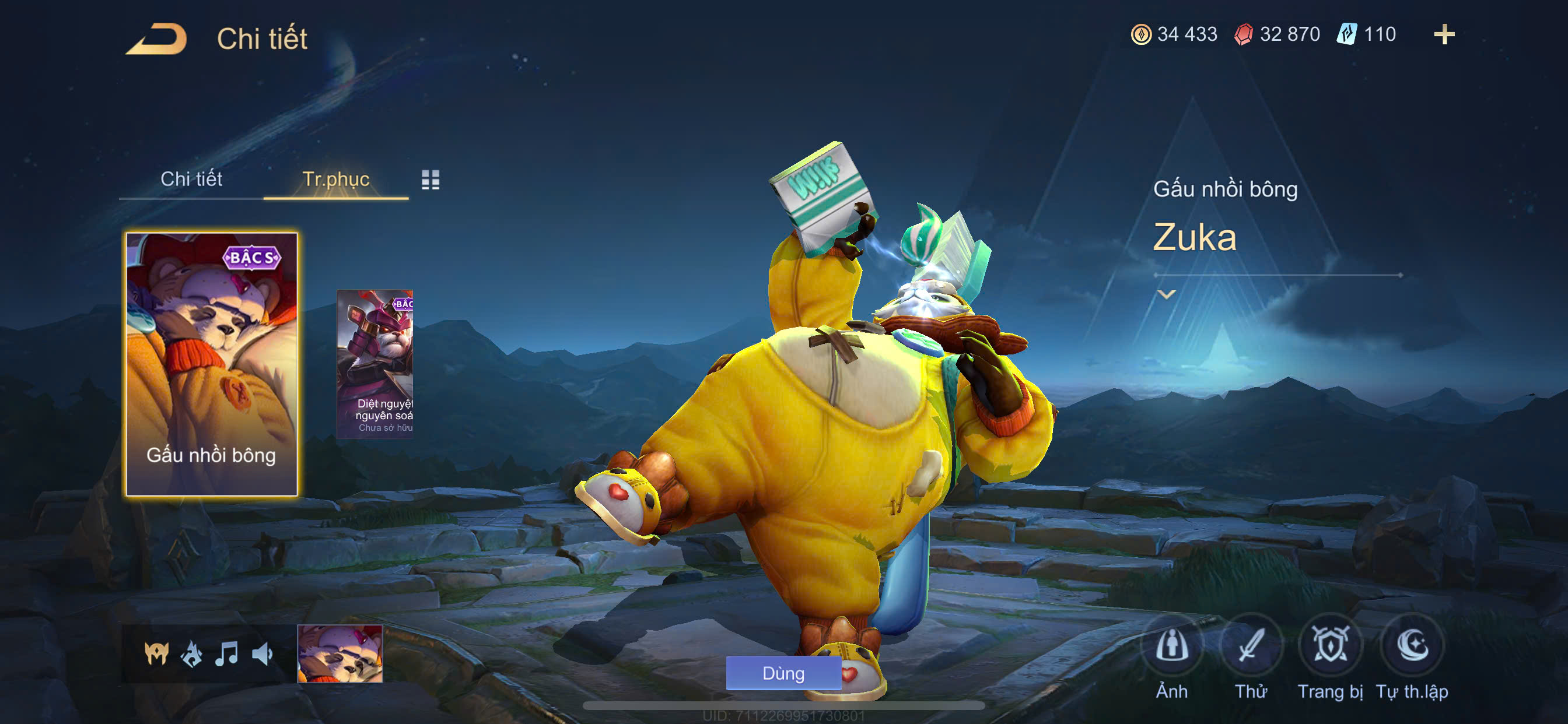Open the Tr.phục skins tab

coord(335,180)
